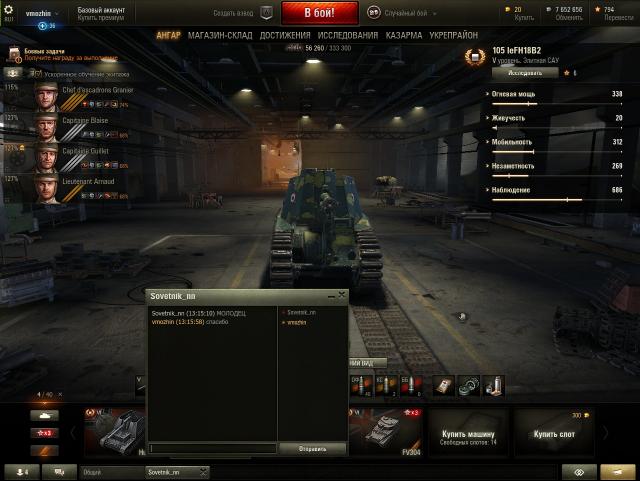
Task: Send message with Отправить button
Action: [x=312, y=449]
